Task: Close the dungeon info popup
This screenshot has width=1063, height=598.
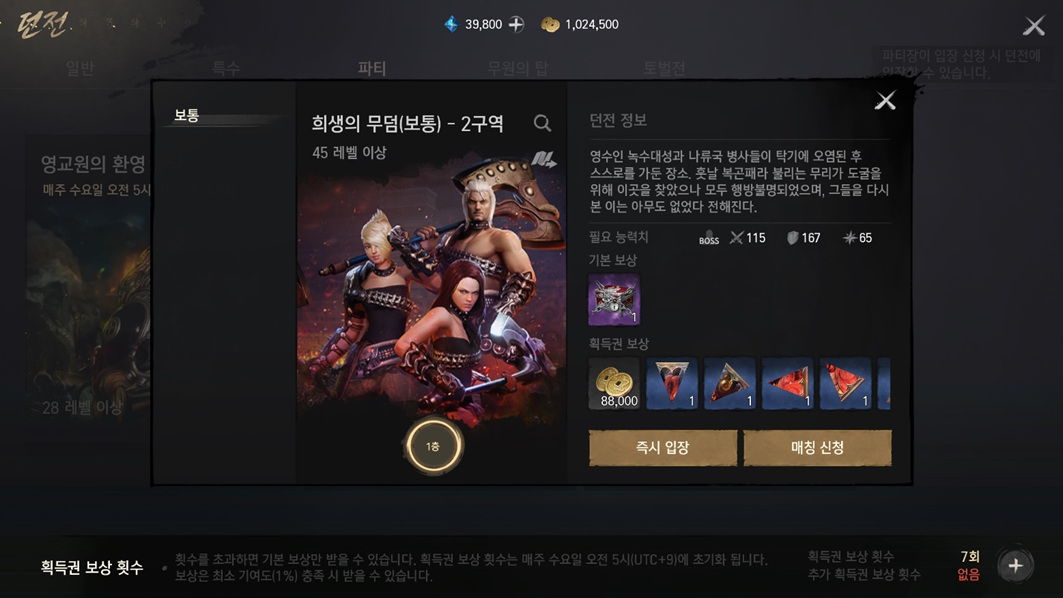Action: 885,100
